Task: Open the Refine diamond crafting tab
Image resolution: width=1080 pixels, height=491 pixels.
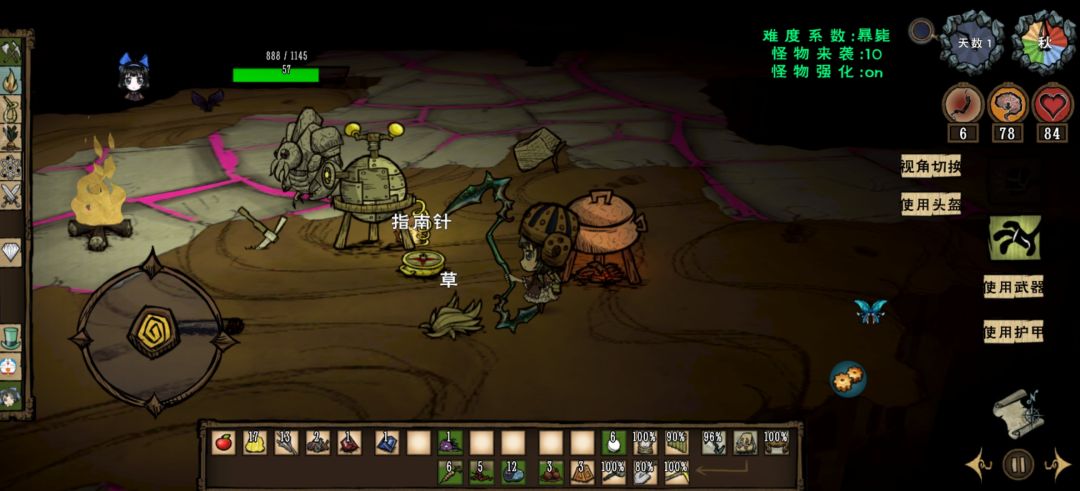Action: (x=11, y=253)
